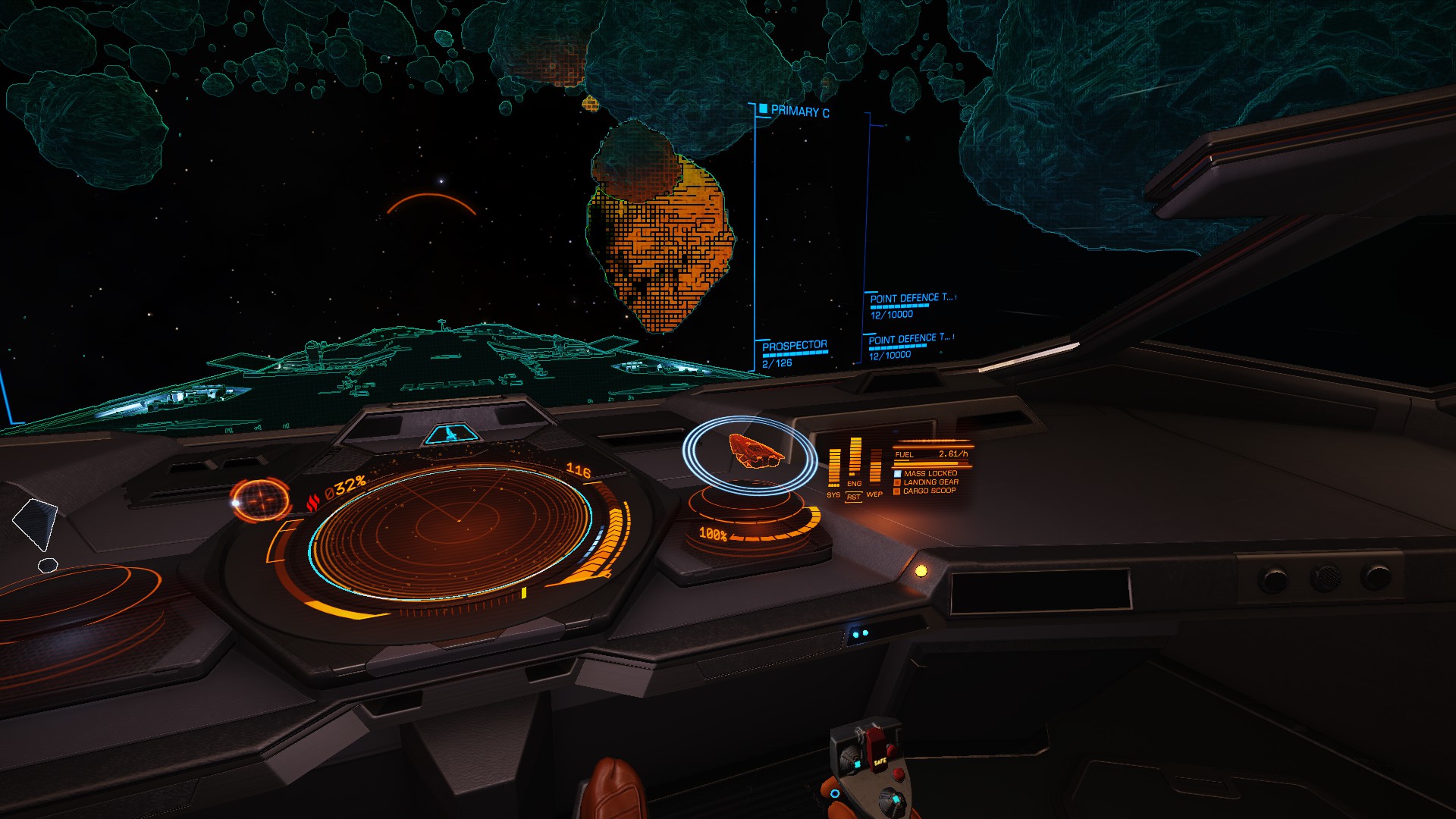
Task: Click the blue station icon above the radar
Action: 453,435
